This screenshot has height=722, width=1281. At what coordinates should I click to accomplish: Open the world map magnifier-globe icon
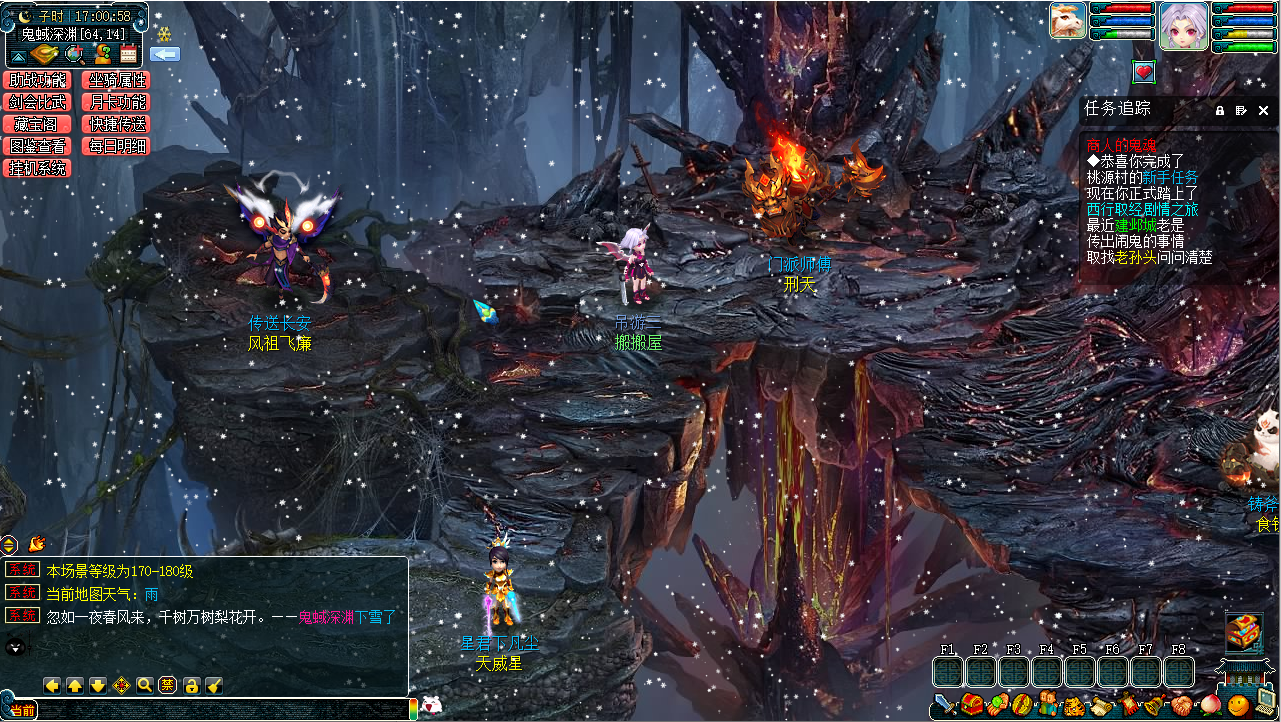coord(74,54)
